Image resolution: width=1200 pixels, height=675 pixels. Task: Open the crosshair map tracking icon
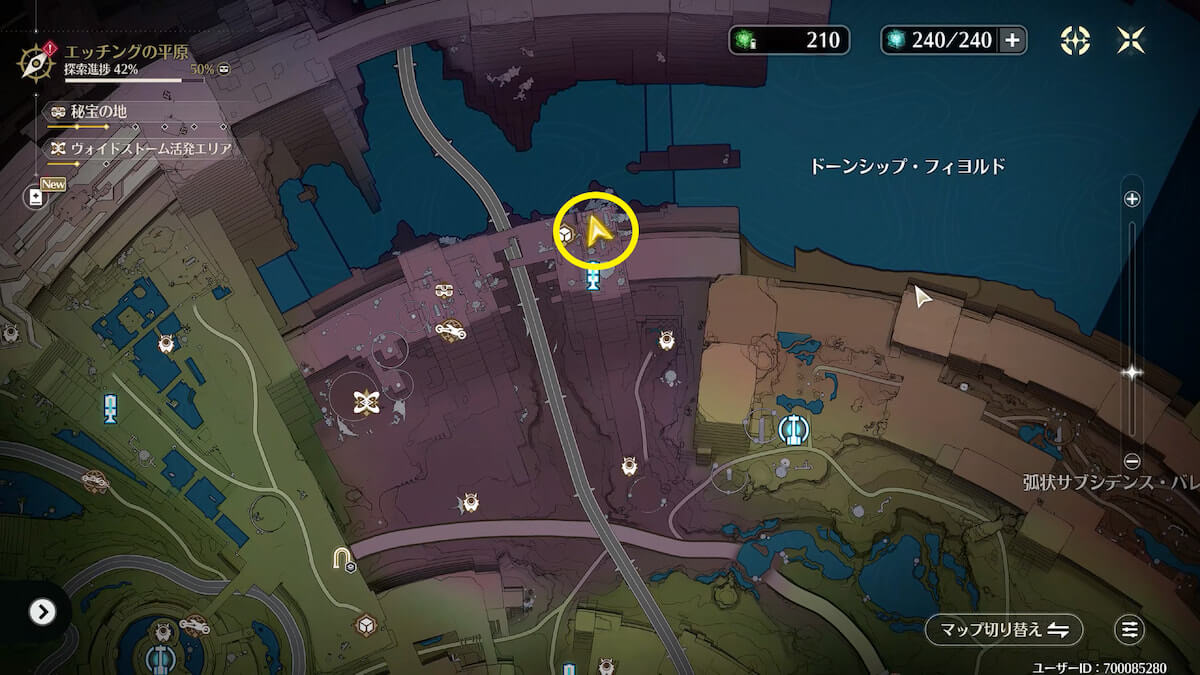click(x=1075, y=40)
